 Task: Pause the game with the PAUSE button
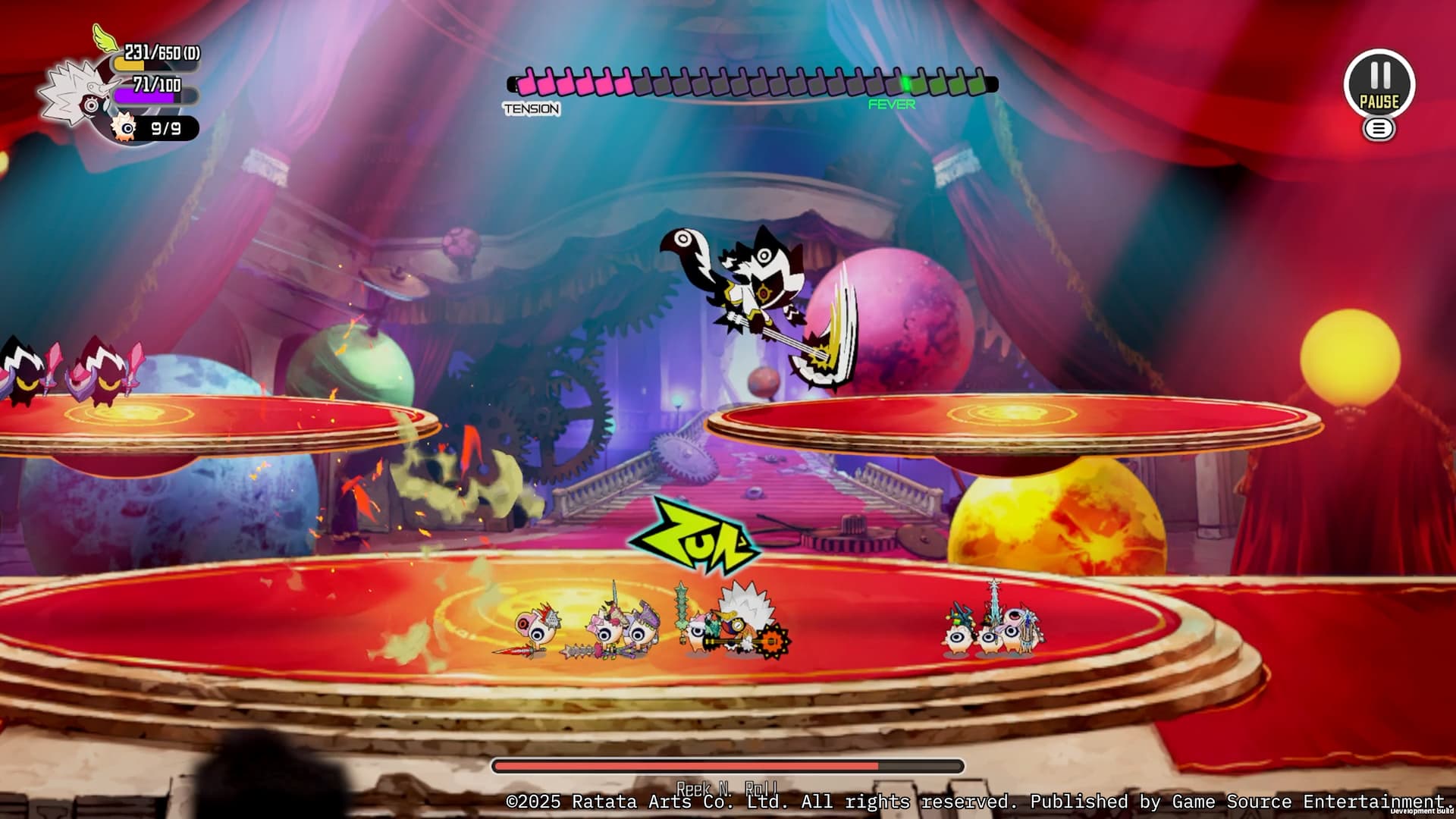tap(1379, 83)
